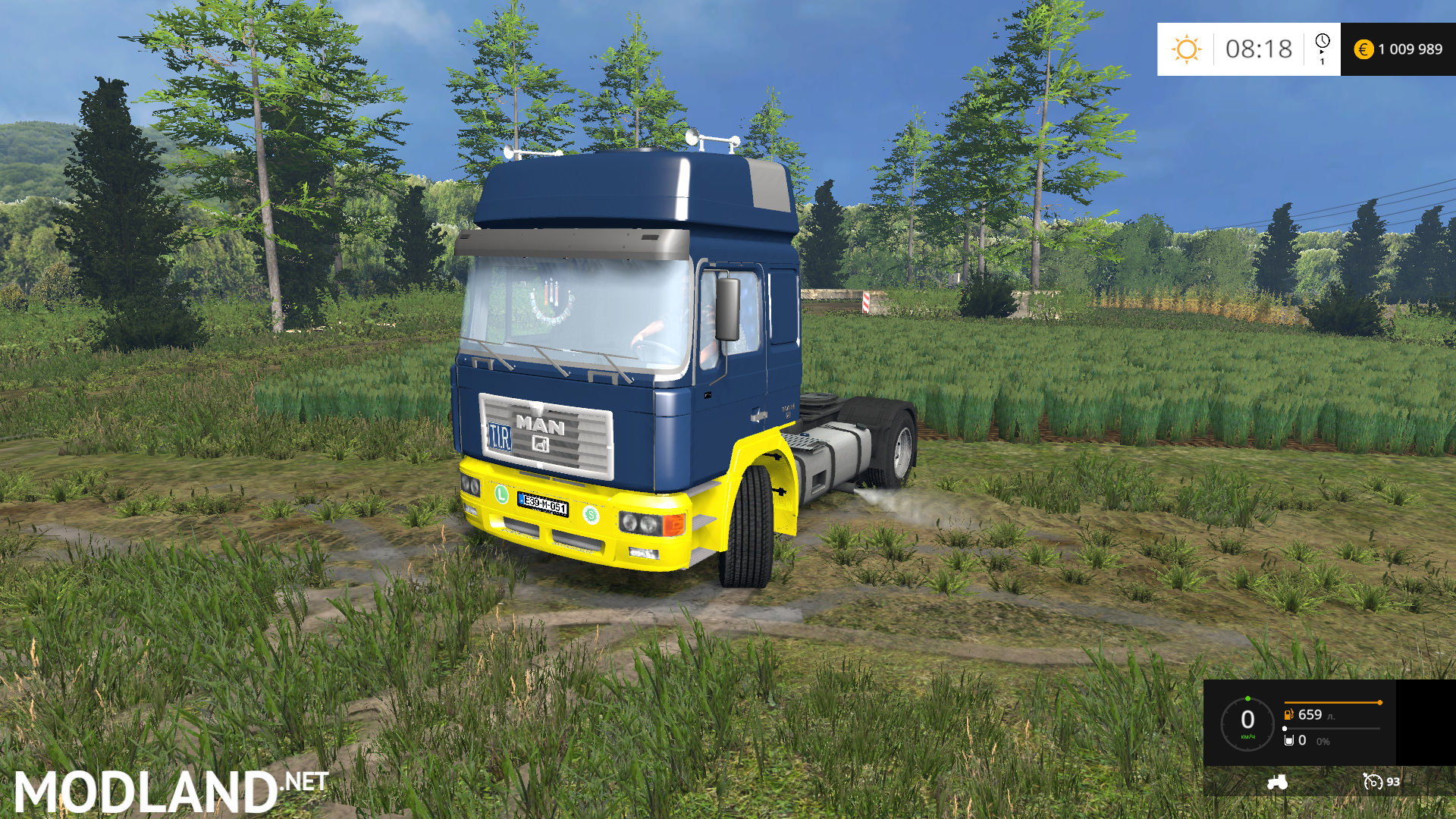Screen dimensions: 1456x819
Task: Click the tractor vehicle icon
Action: coord(1276,783)
